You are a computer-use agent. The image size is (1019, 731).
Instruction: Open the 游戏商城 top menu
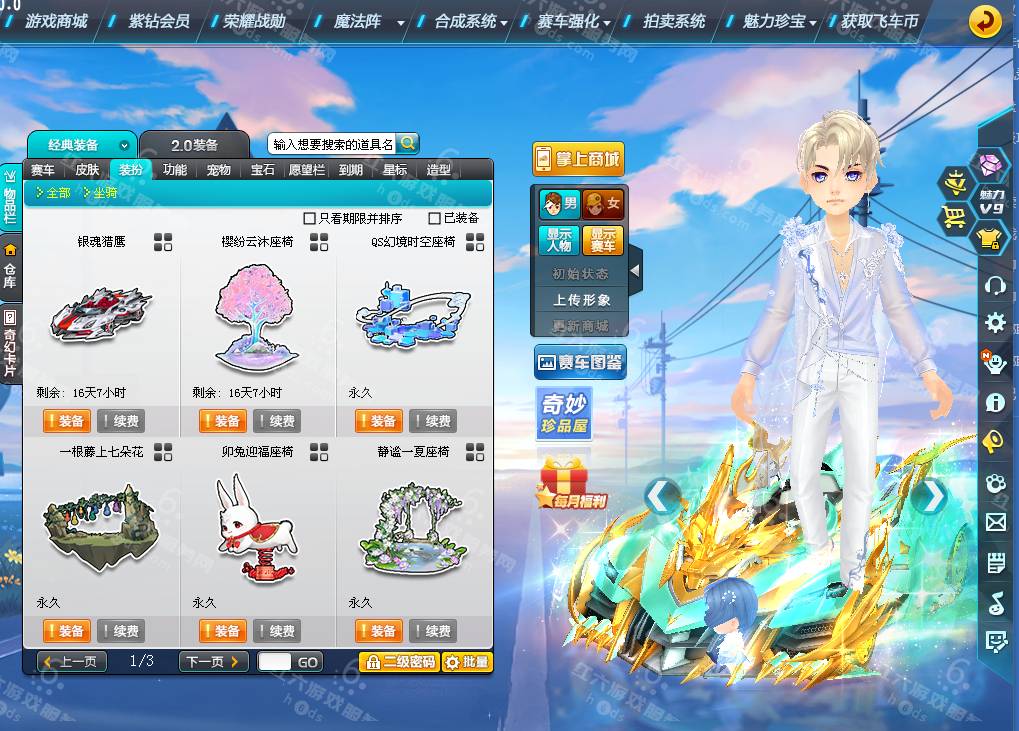(x=56, y=21)
